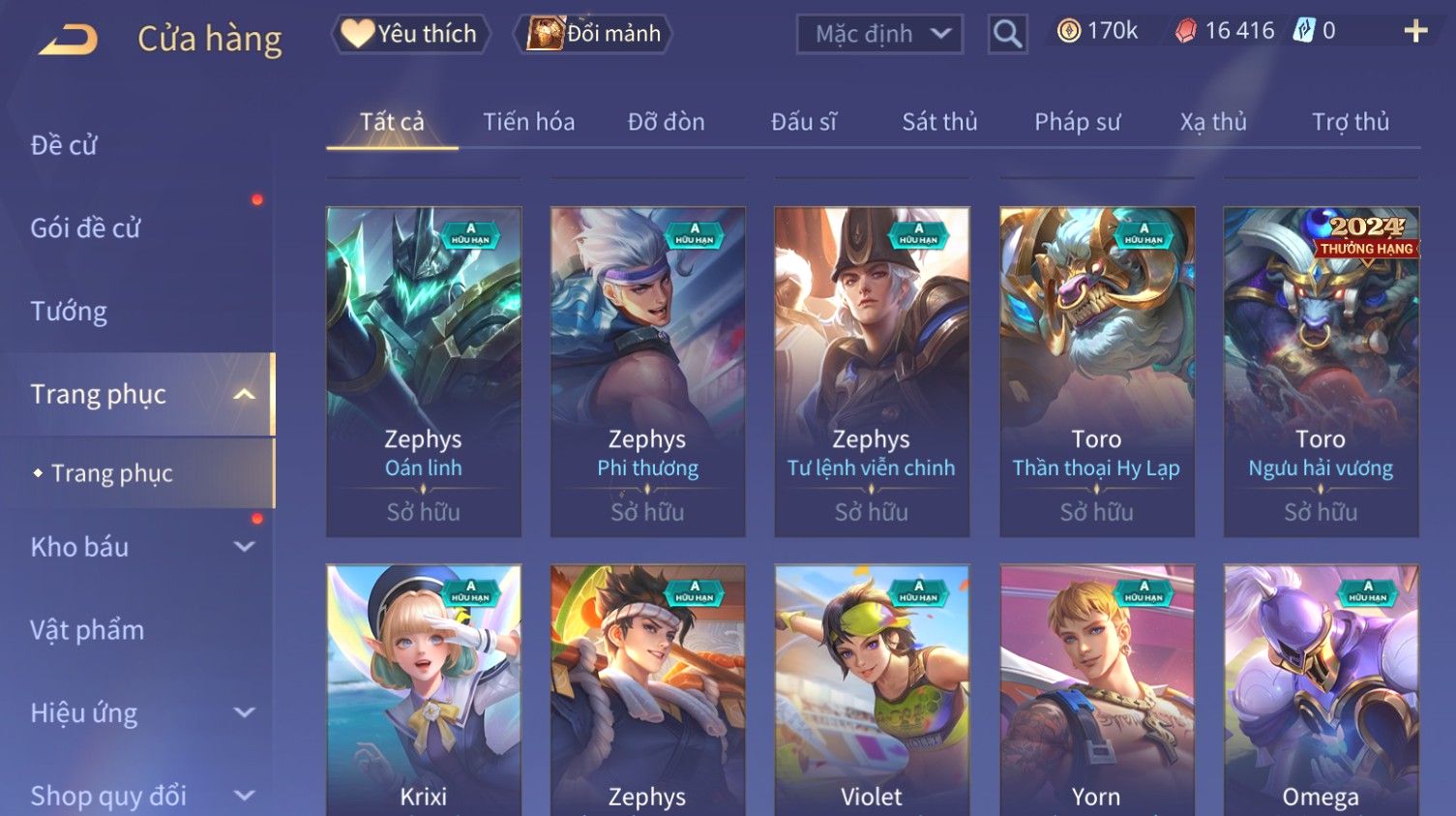Open the Đề cử menu entry
This screenshot has width=1456, height=816.
click(64, 145)
